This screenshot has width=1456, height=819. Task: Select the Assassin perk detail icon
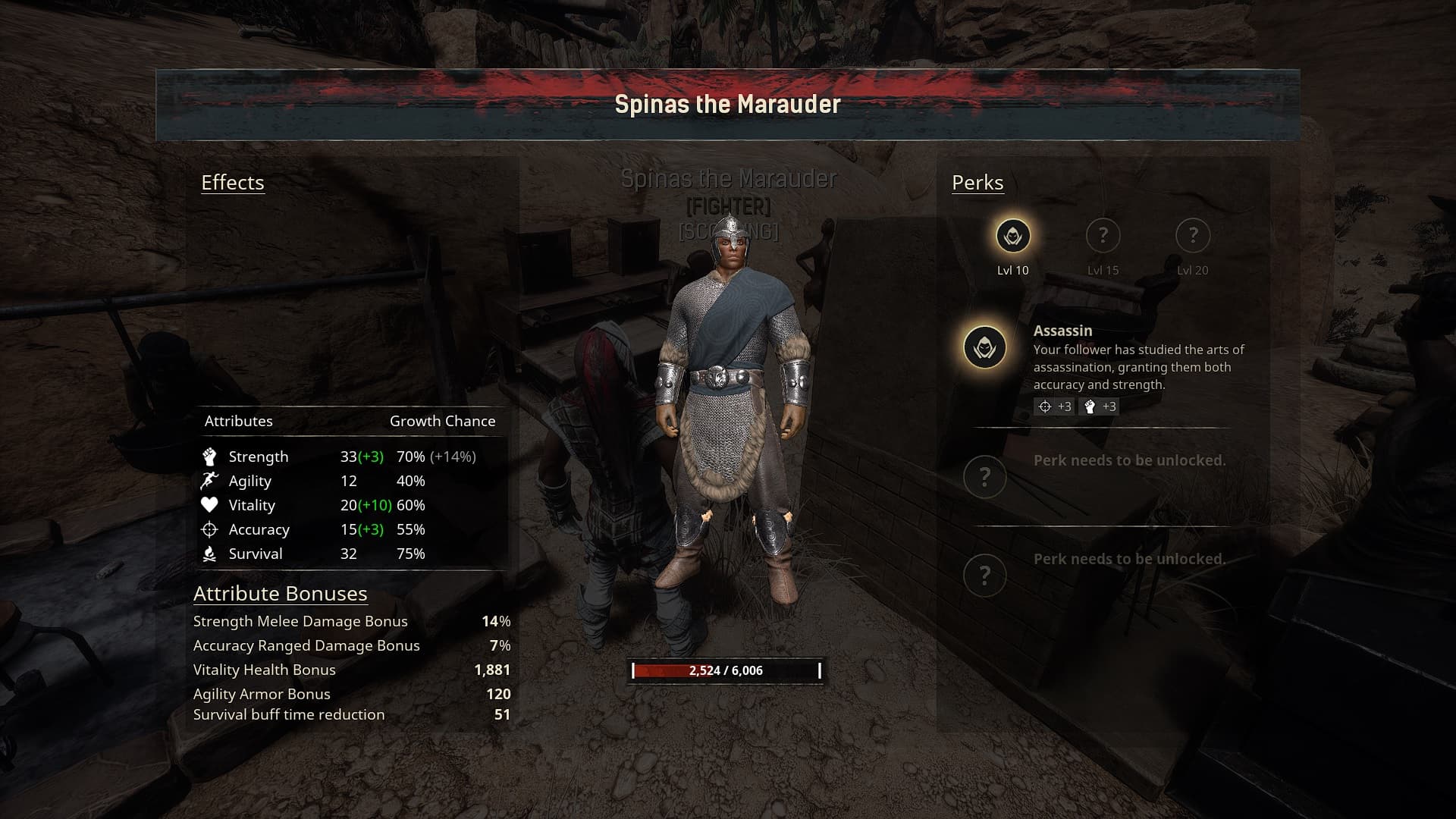pyautogui.click(x=984, y=347)
